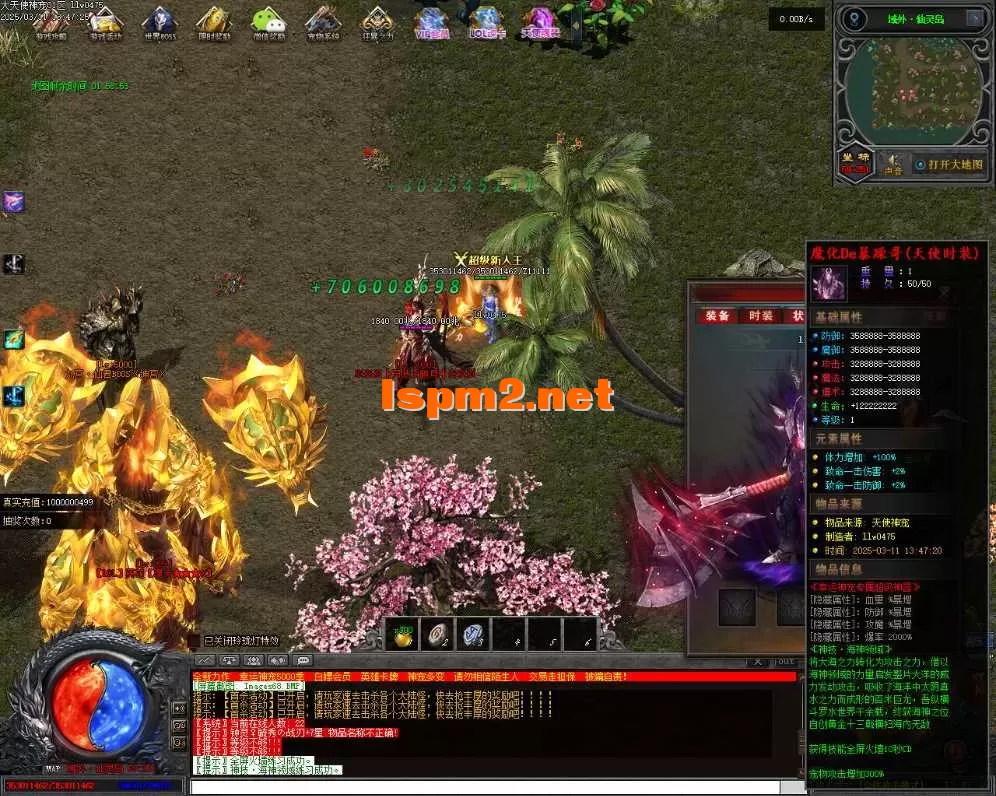Switch to the 时装 costume tab
The height and width of the screenshot is (796, 996).
click(x=761, y=315)
